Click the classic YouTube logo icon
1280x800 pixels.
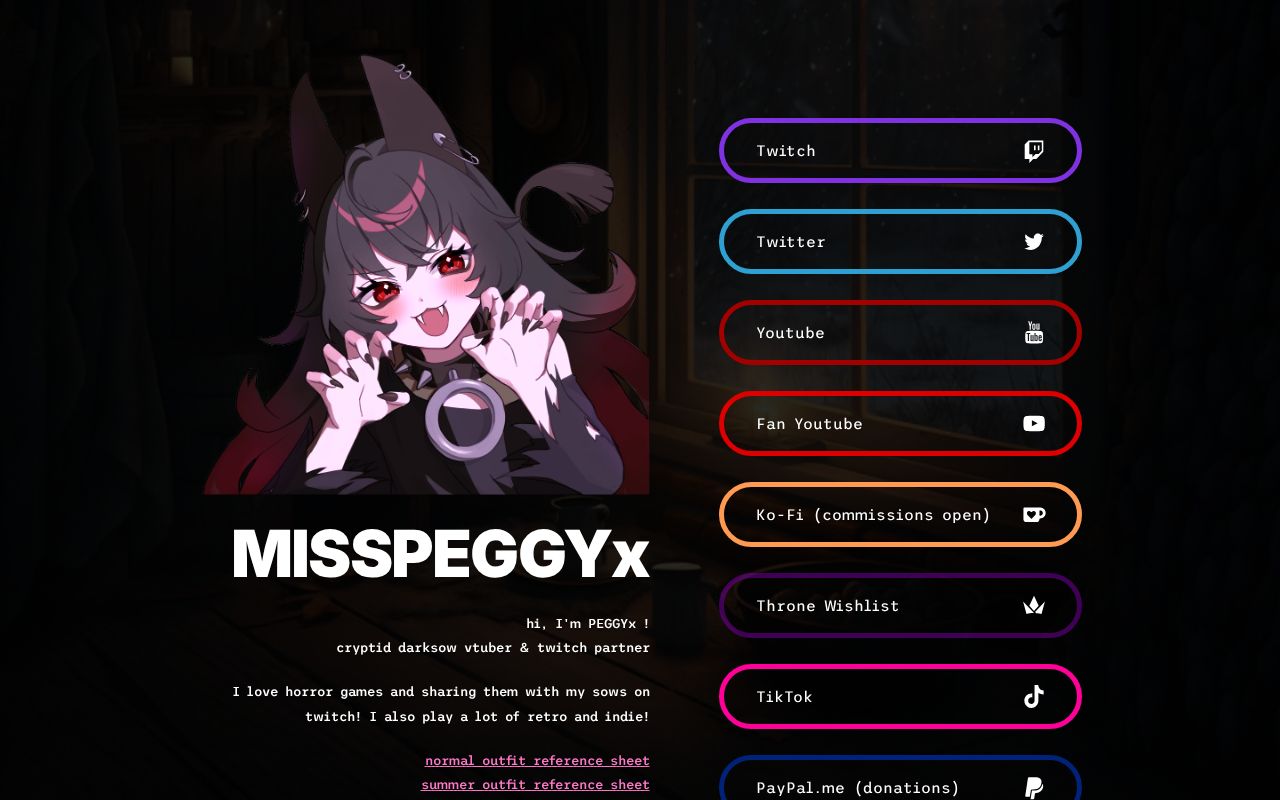pyautogui.click(x=1033, y=332)
